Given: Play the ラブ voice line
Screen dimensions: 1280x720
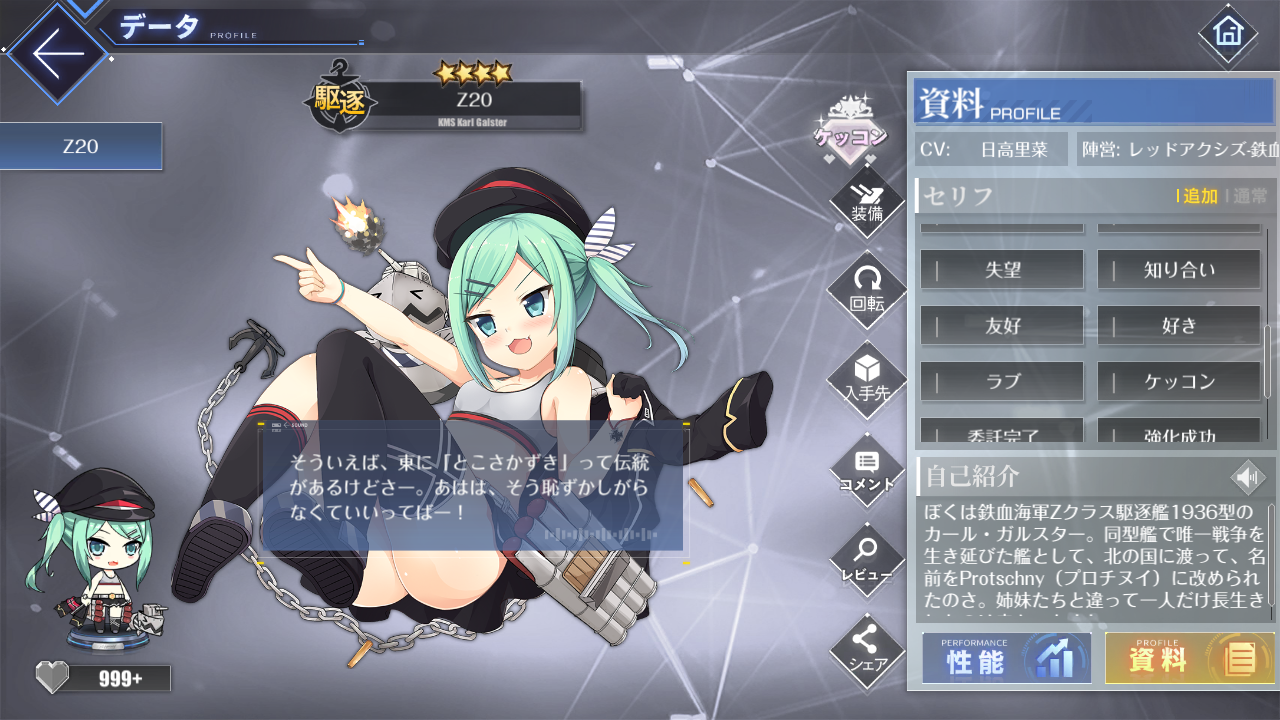Looking at the screenshot, I should [1002, 381].
